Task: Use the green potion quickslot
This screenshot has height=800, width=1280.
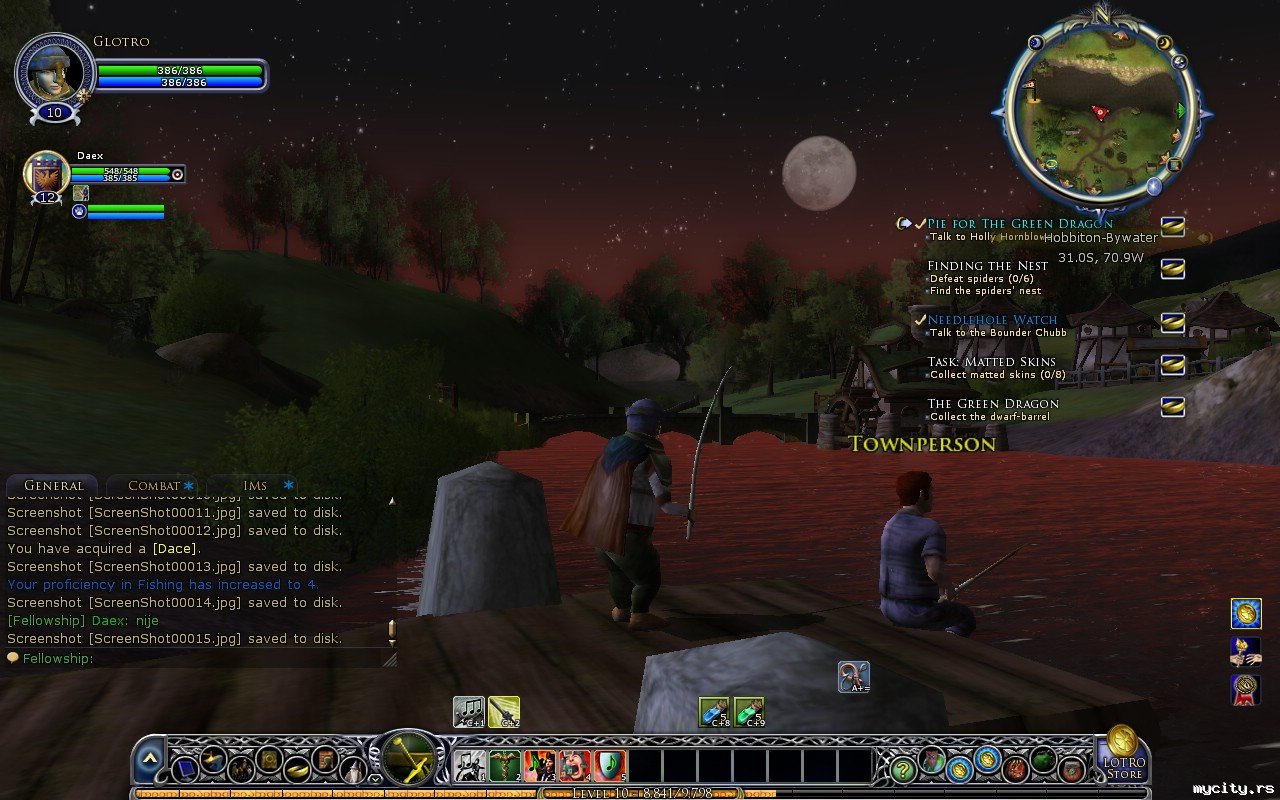Action: pyautogui.click(x=749, y=712)
